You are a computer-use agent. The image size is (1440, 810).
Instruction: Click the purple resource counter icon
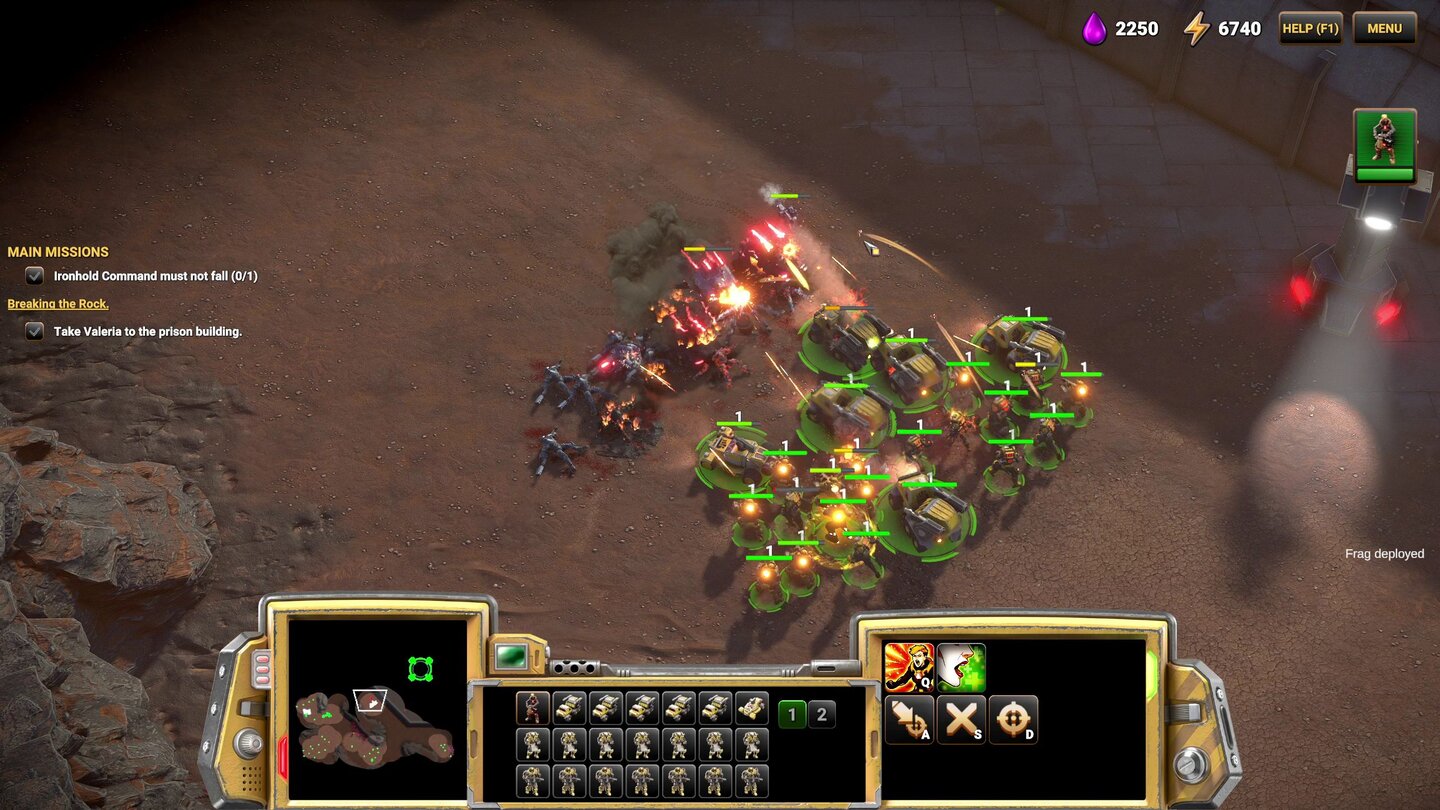(1095, 28)
